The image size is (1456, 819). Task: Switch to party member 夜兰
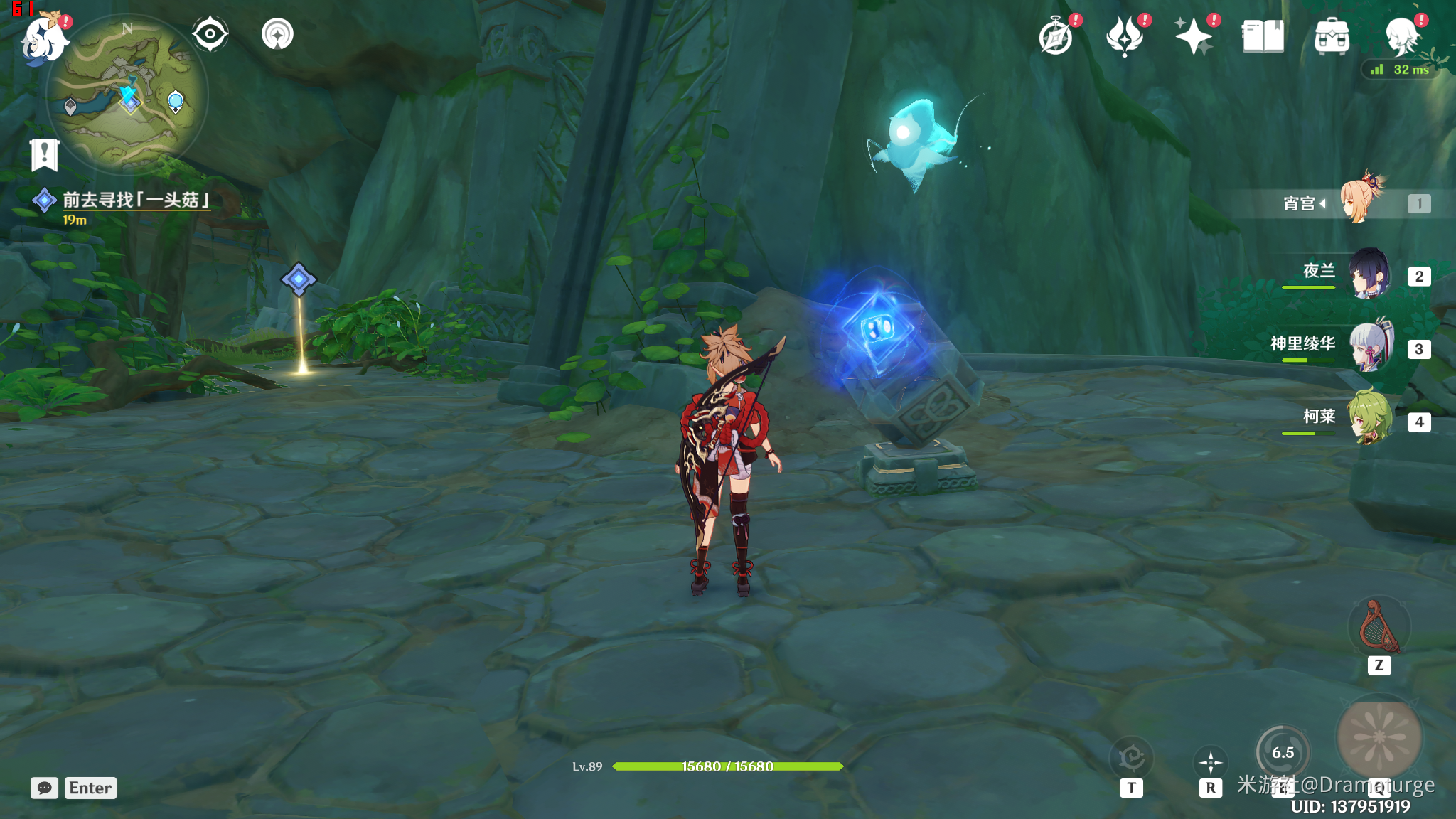coord(1369,274)
